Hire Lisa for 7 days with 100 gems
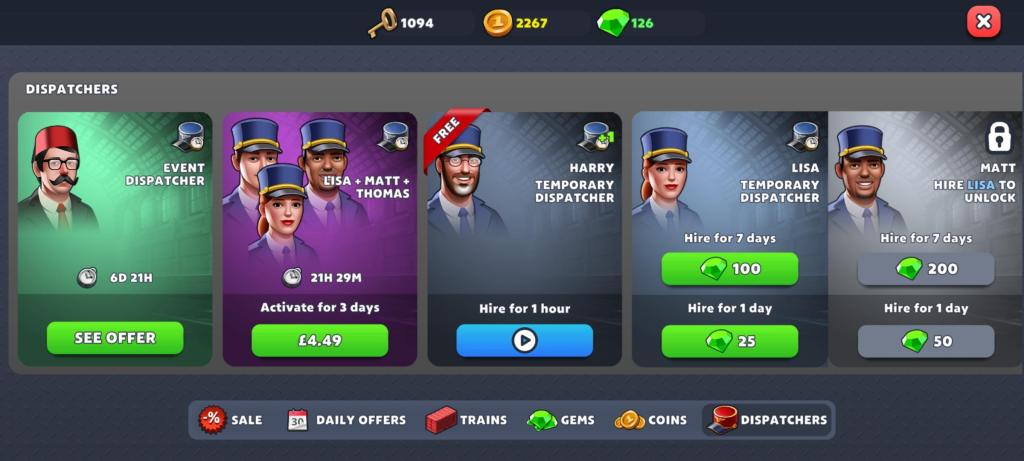The image size is (1024, 461). [730, 269]
